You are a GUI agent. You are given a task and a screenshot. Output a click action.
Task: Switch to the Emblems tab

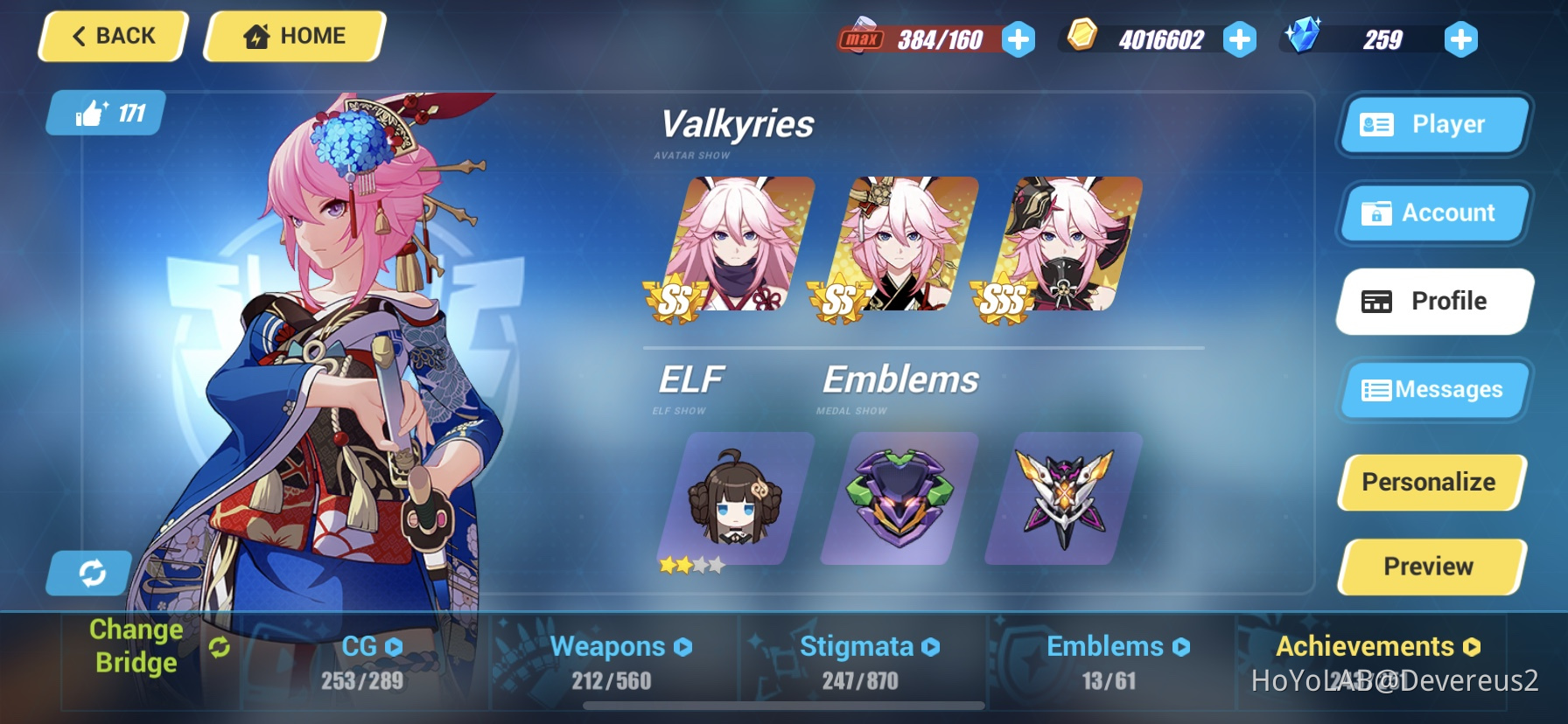coord(1180,647)
